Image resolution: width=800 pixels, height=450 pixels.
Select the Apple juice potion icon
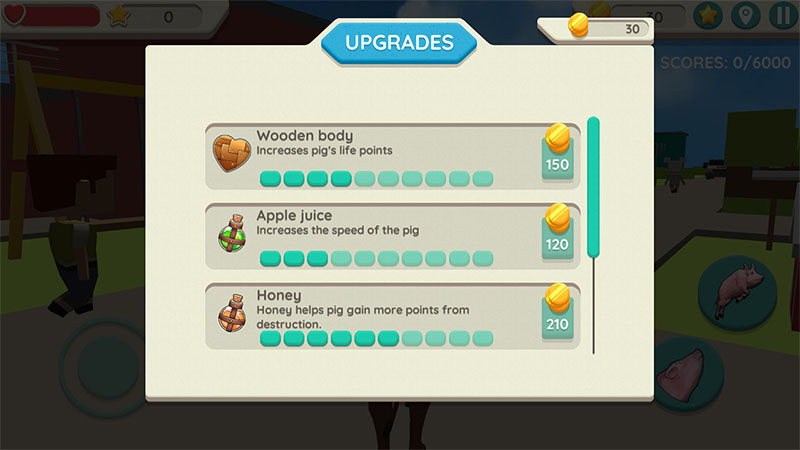[231, 236]
